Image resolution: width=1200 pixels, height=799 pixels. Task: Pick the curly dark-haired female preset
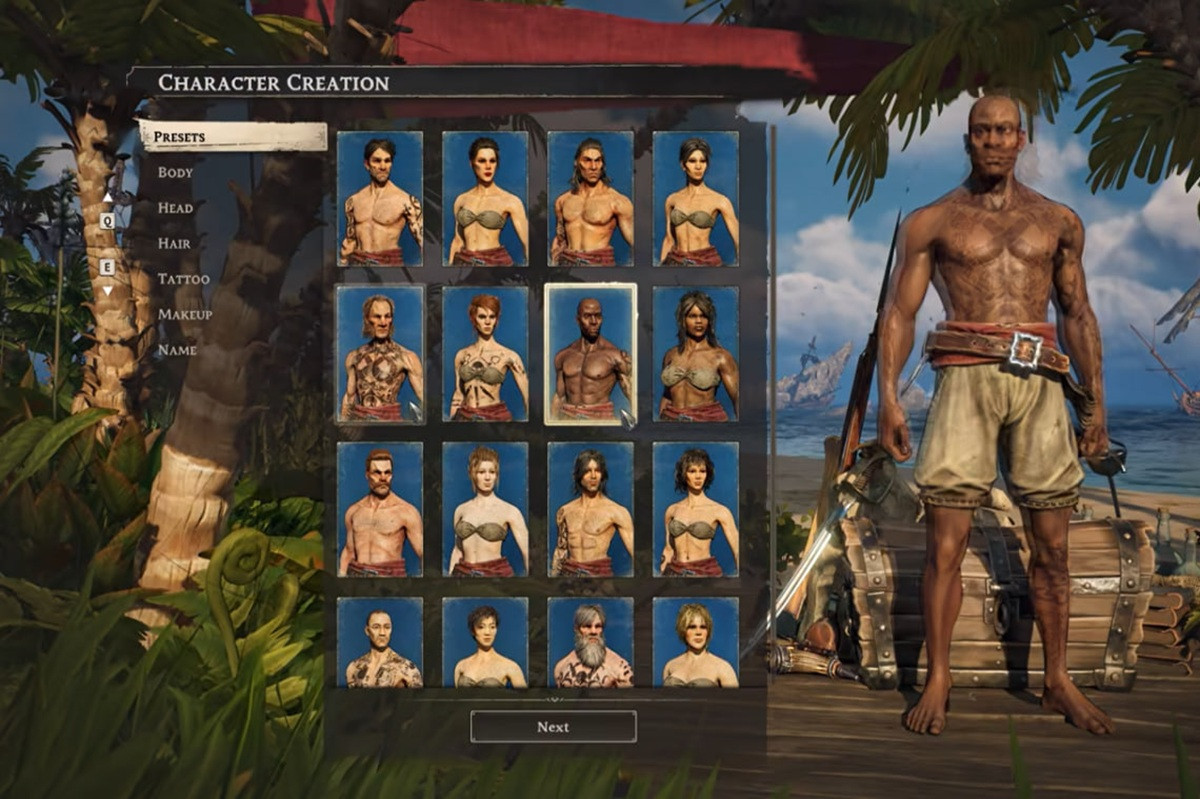[695, 509]
